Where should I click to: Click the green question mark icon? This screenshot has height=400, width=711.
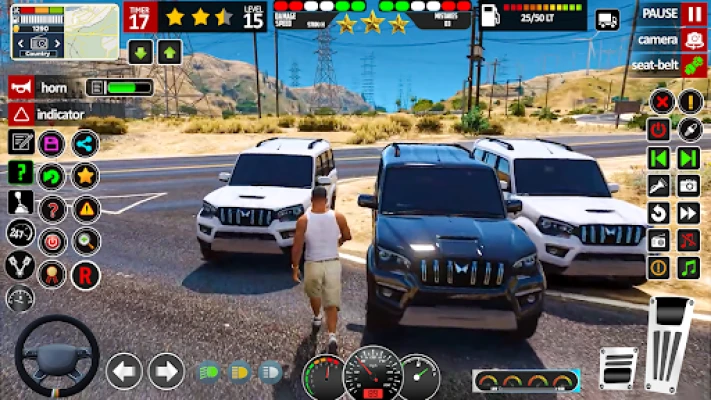coord(20,172)
